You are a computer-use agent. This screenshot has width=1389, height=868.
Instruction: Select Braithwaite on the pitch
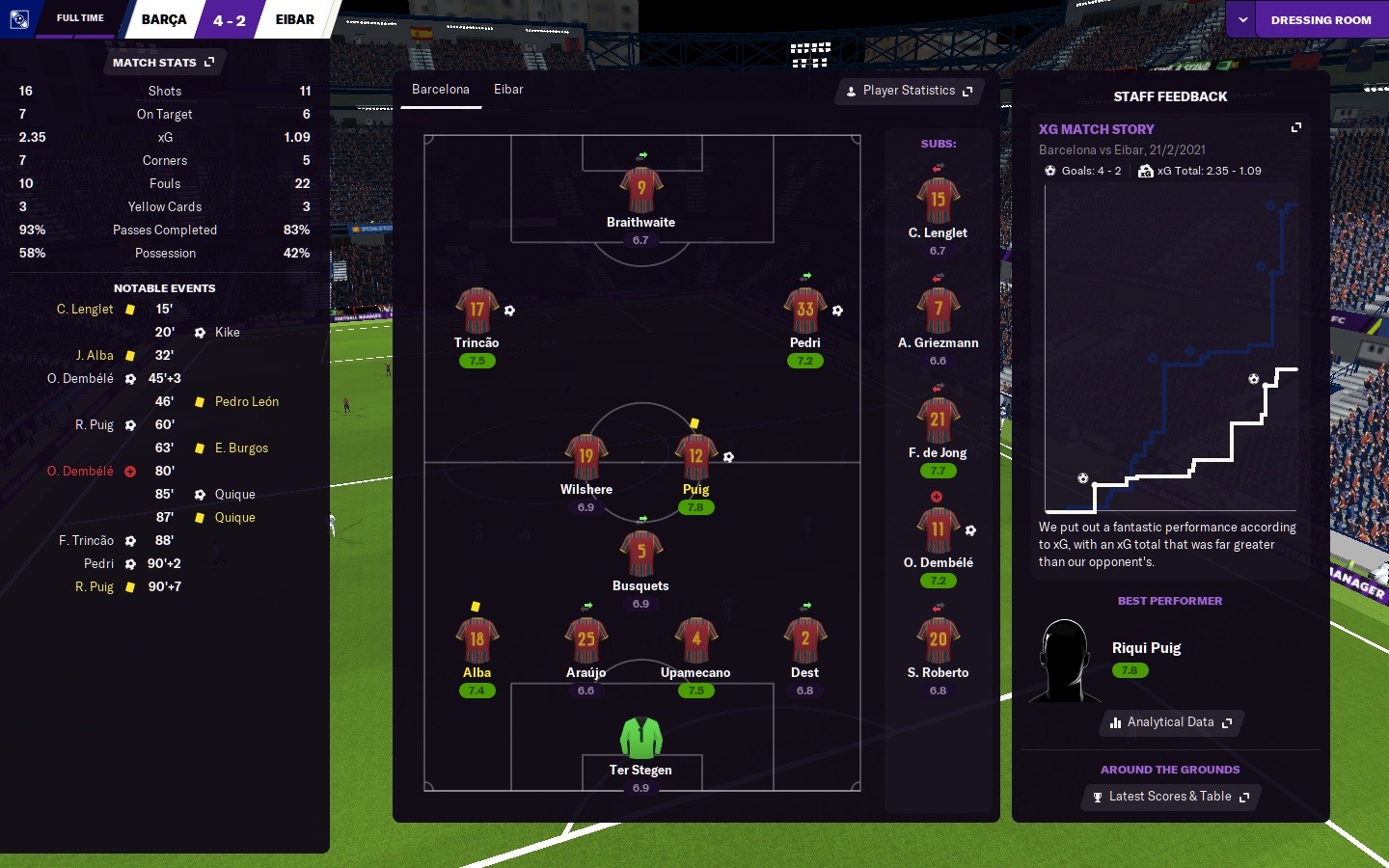tap(640, 190)
